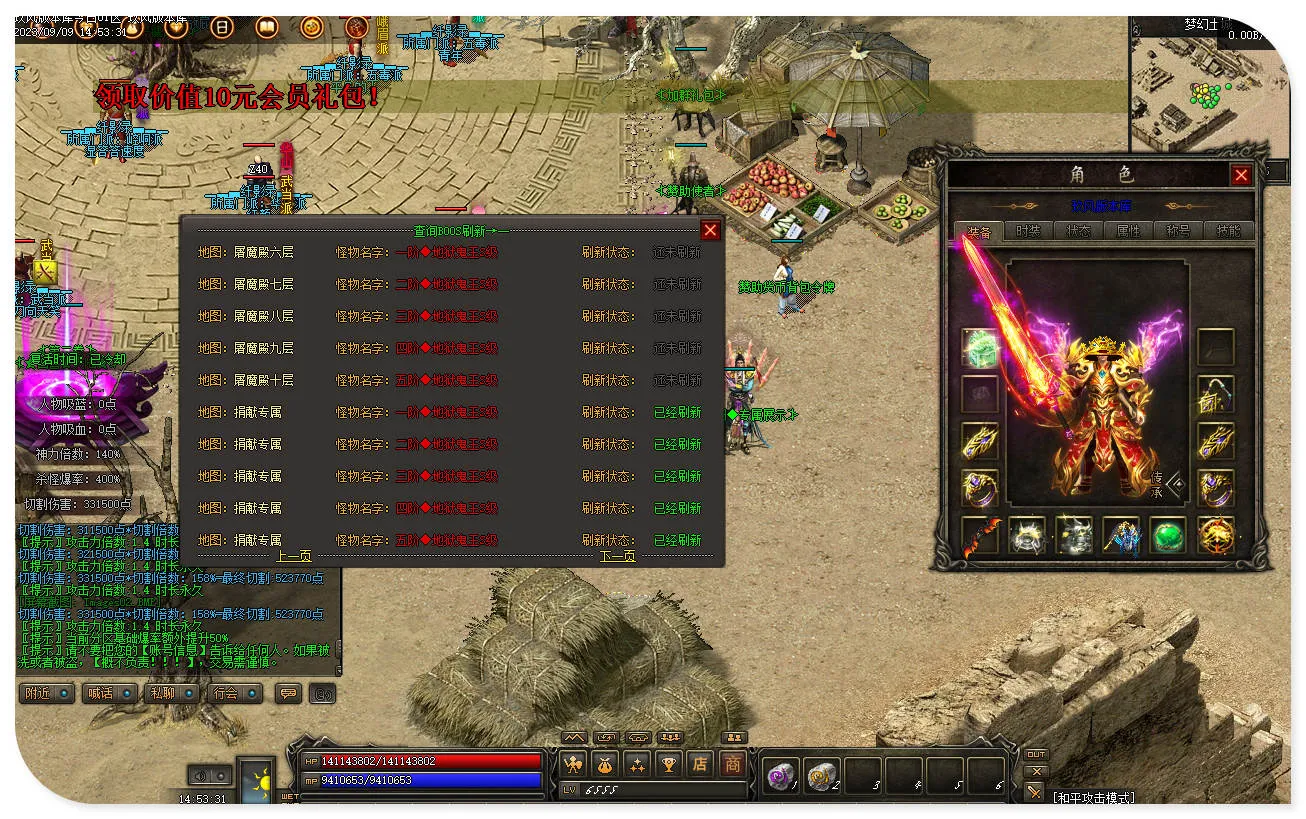Go to the next page (下一页)

(617, 556)
